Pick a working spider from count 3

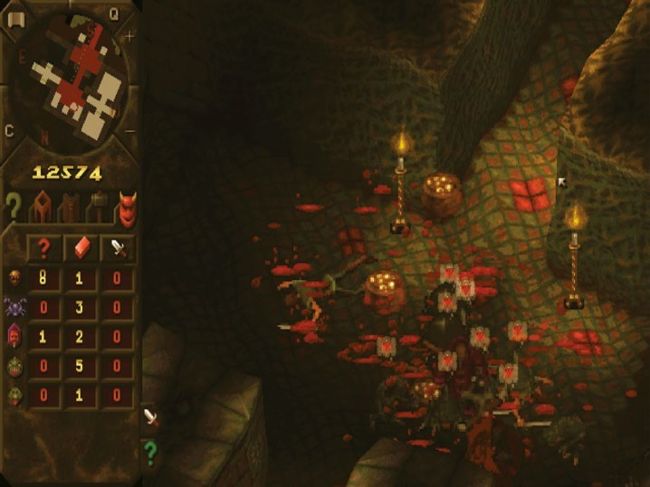[82, 308]
